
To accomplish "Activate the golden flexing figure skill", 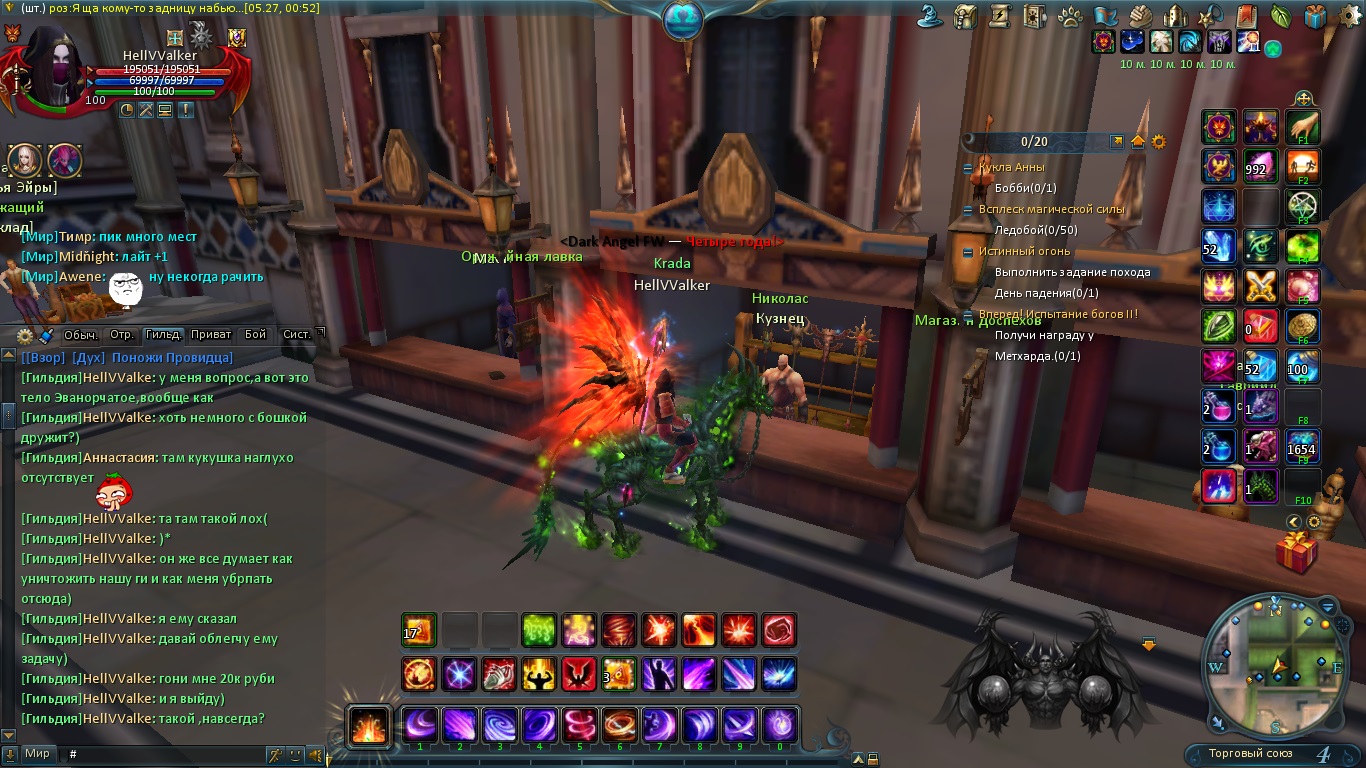I will tap(540, 674).
